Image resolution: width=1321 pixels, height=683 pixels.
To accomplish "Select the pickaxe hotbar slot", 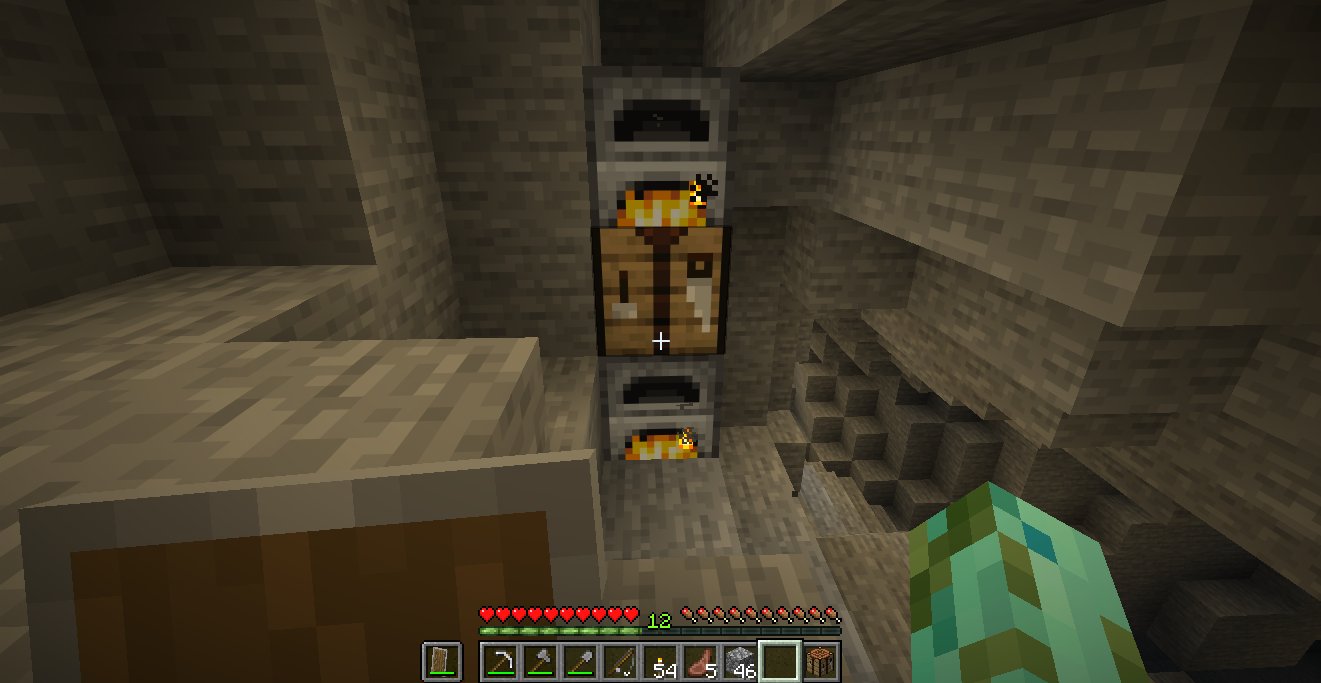I will point(500,661).
